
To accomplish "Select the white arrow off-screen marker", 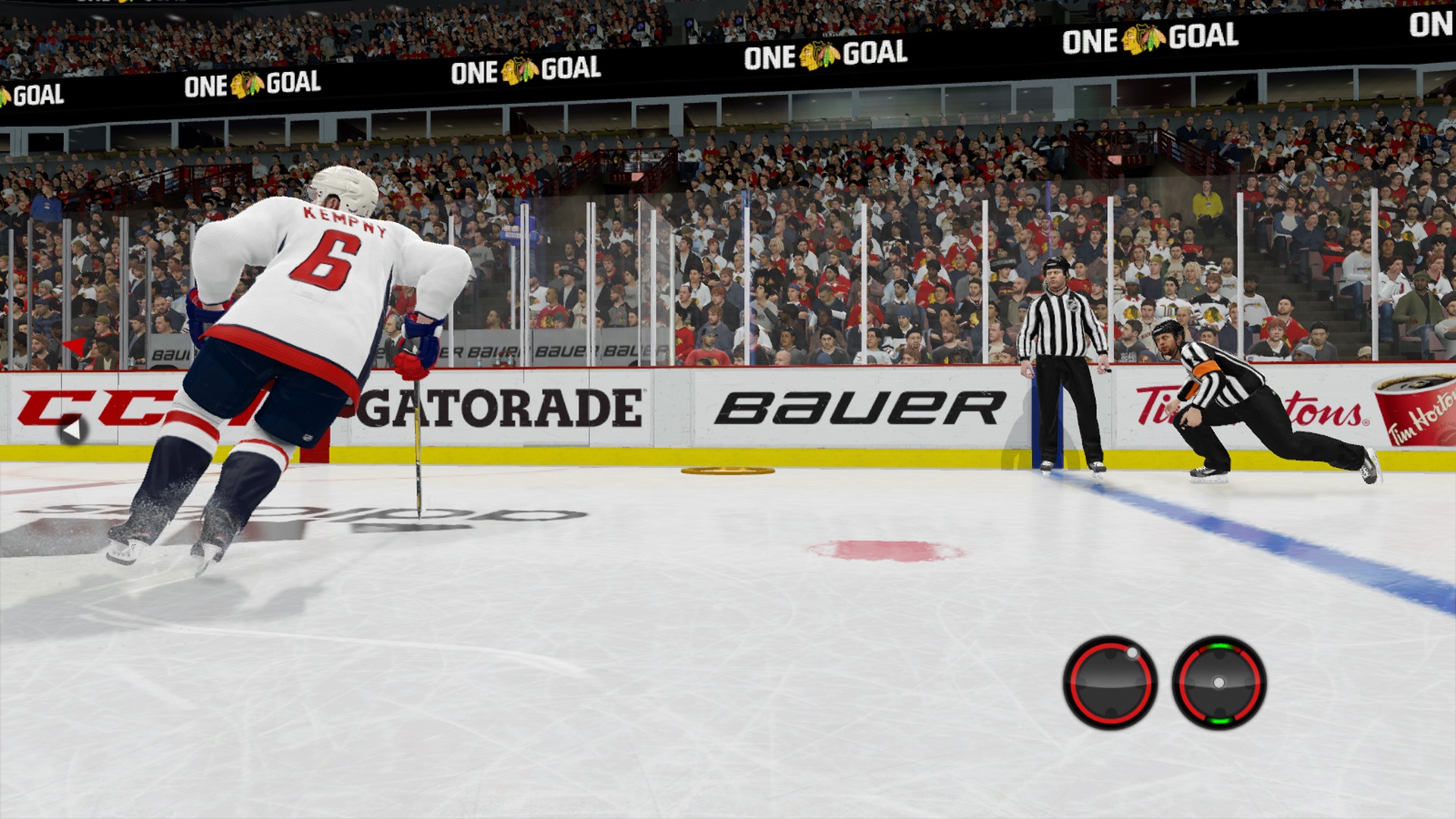I will tap(72, 431).
